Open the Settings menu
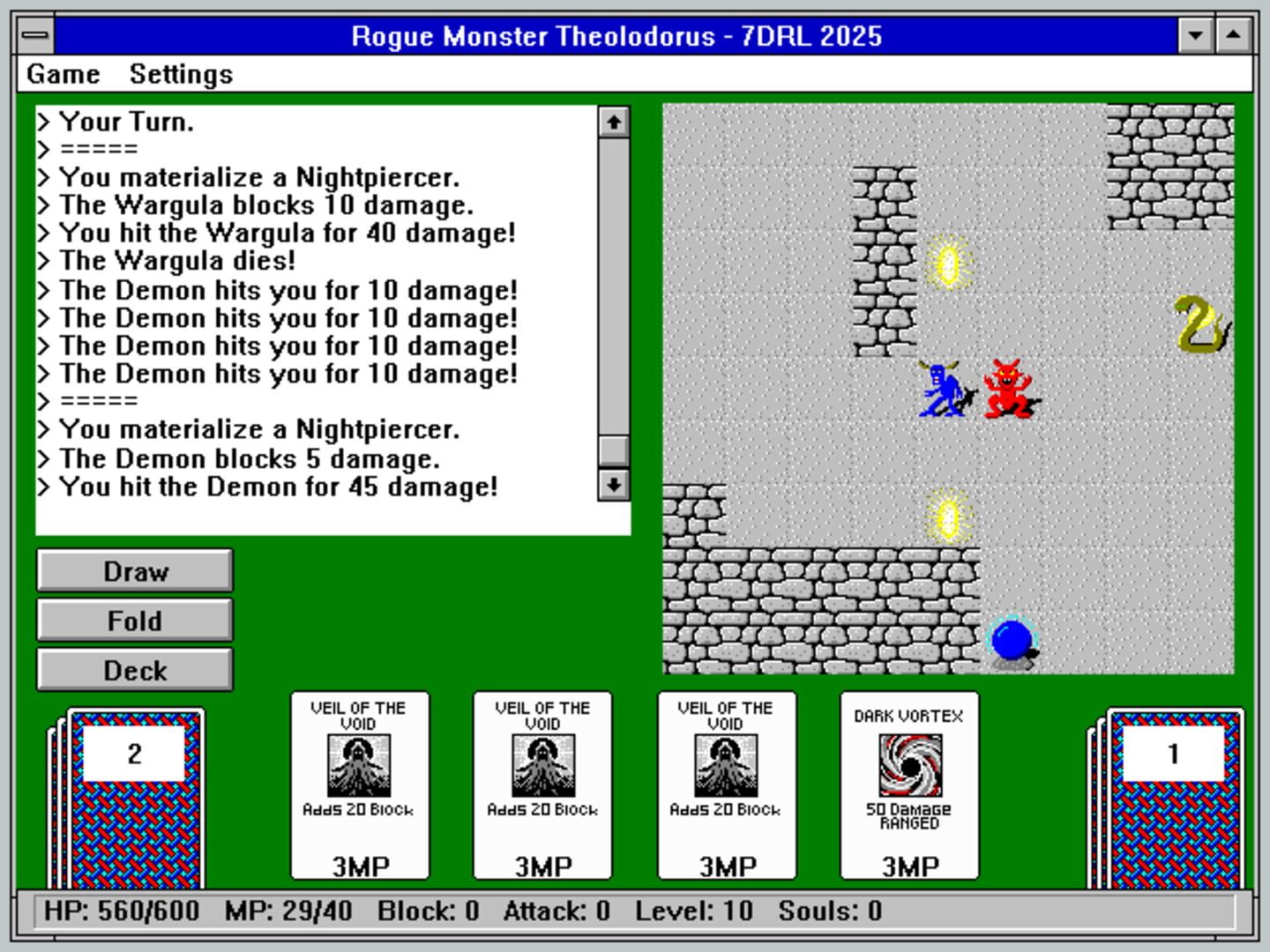This screenshot has width=1270, height=952. (180, 74)
